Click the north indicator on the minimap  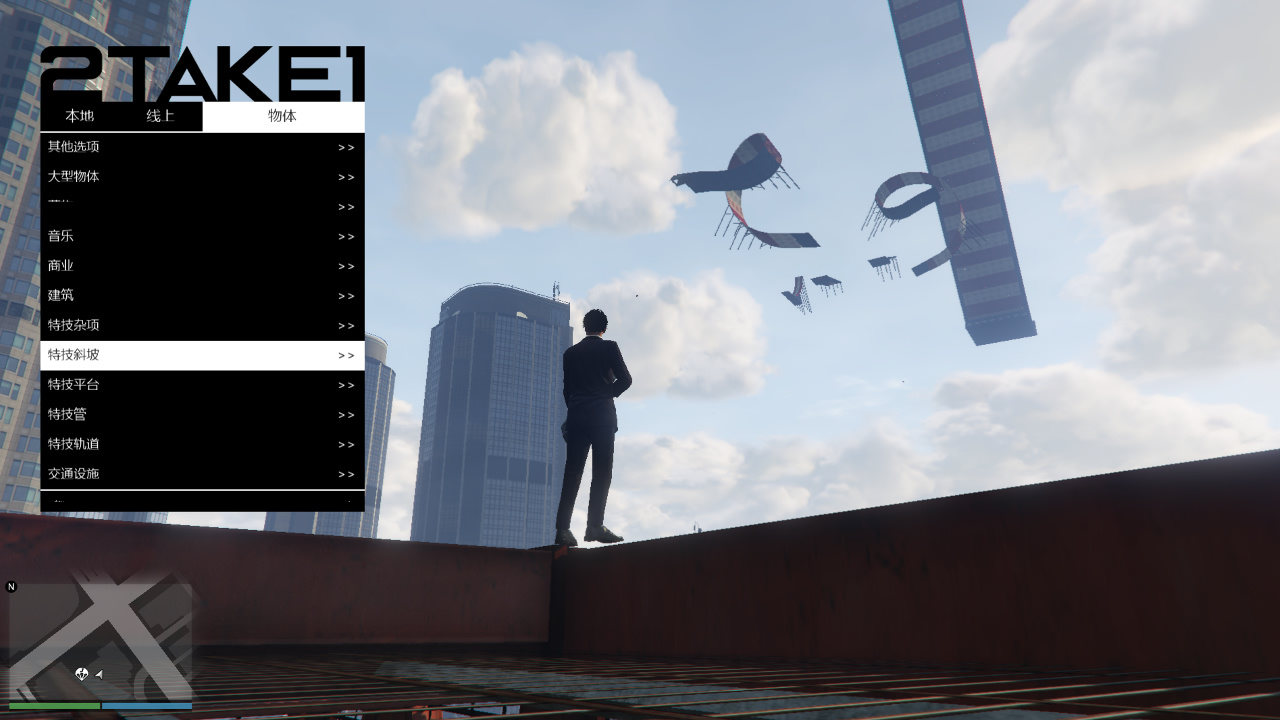[x=11, y=588]
